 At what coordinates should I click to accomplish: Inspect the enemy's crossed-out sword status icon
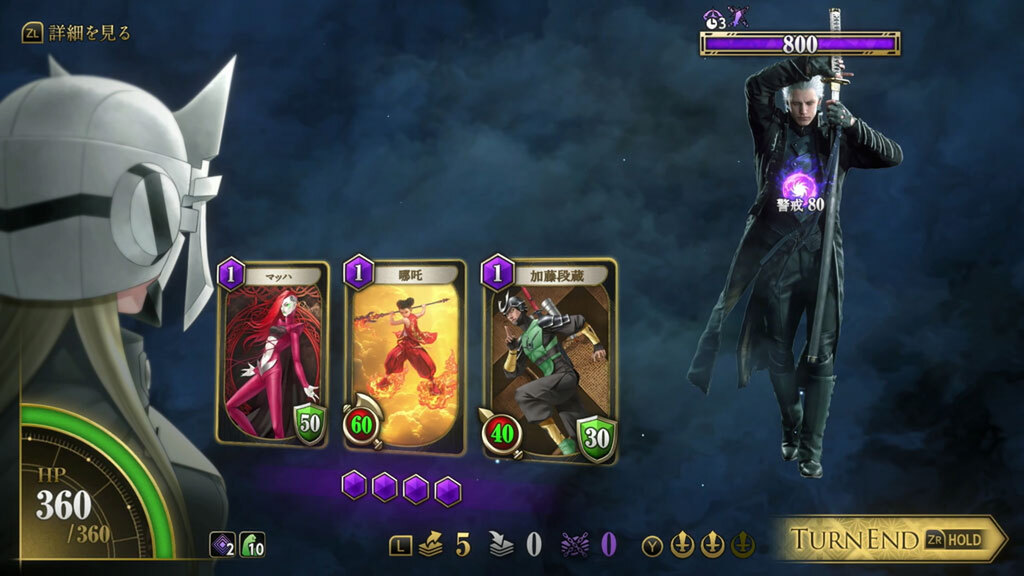pyautogui.click(x=739, y=16)
